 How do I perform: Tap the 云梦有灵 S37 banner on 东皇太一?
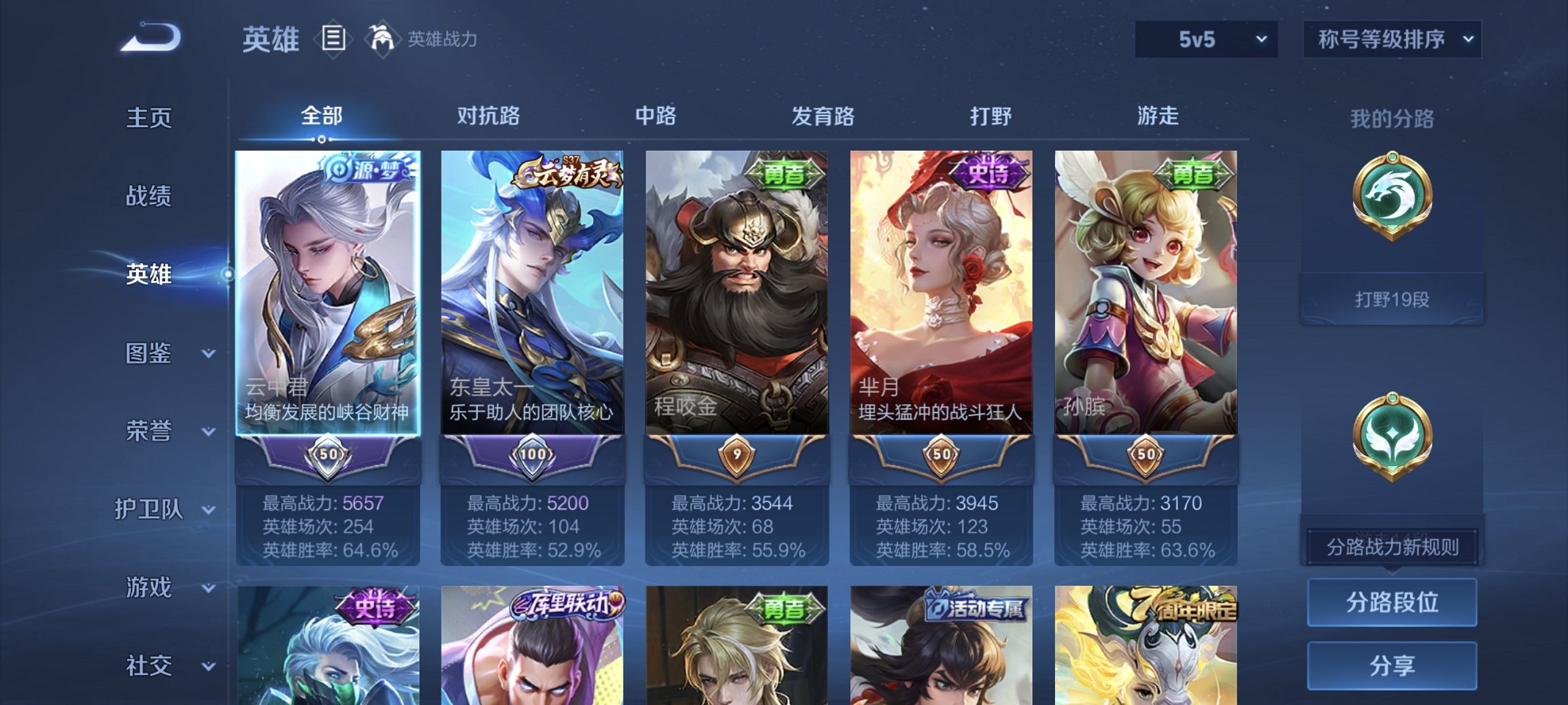571,172
